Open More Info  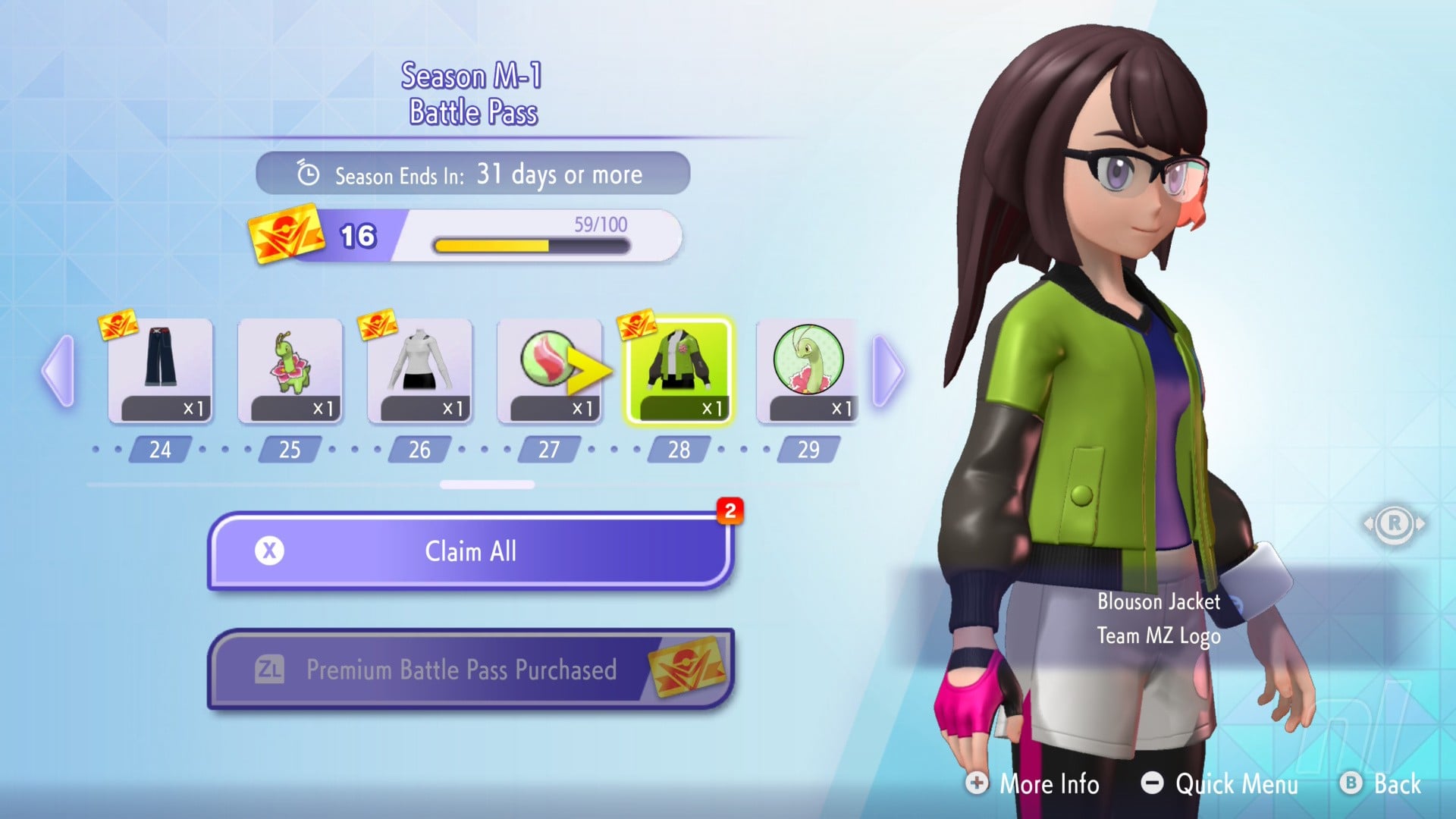point(1033,783)
